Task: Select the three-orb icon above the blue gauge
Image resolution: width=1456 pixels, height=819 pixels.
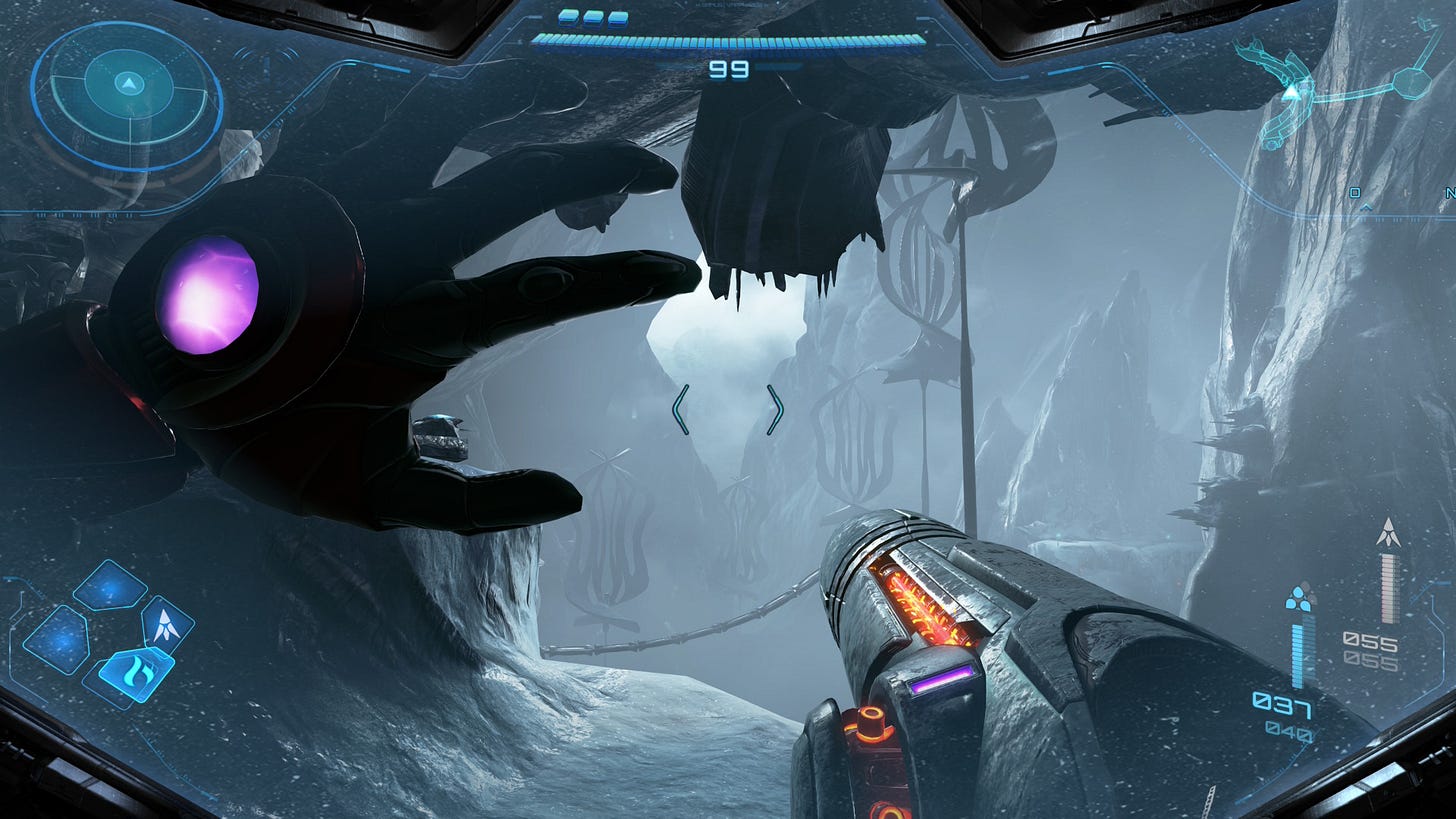Action: pos(1299,599)
